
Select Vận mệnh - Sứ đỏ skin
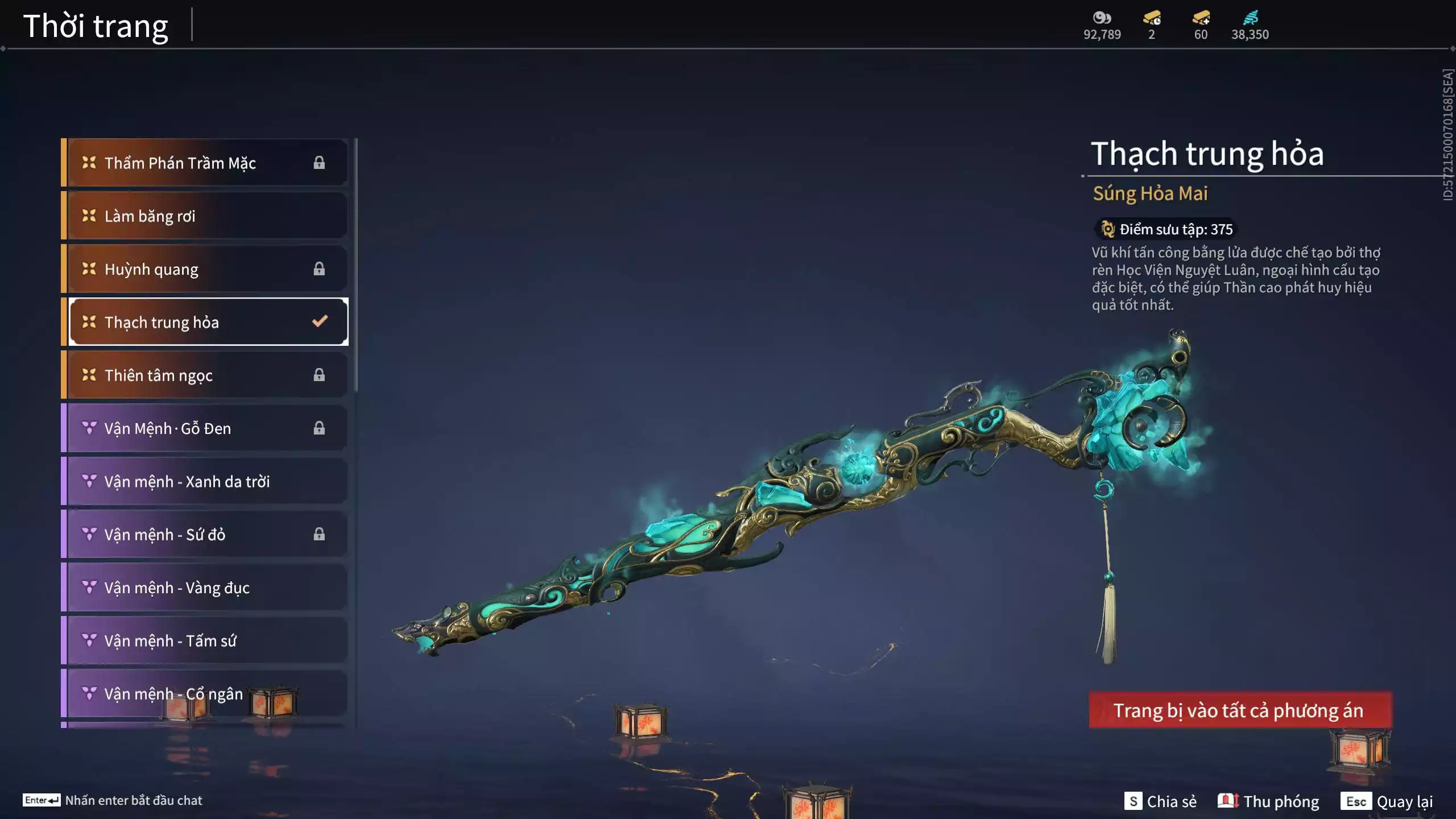(x=208, y=535)
